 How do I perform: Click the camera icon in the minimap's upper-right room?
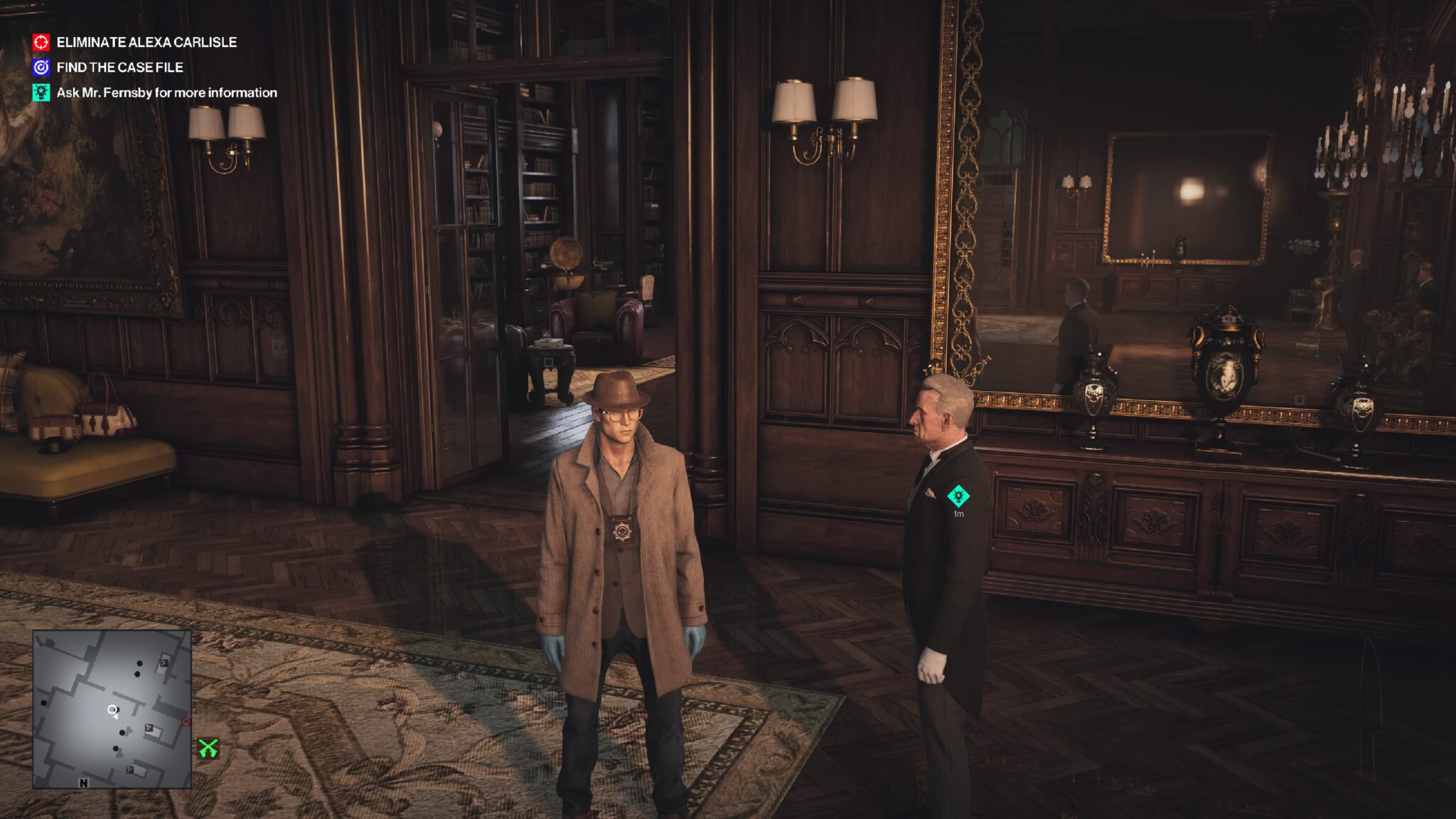click(x=163, y=664)
